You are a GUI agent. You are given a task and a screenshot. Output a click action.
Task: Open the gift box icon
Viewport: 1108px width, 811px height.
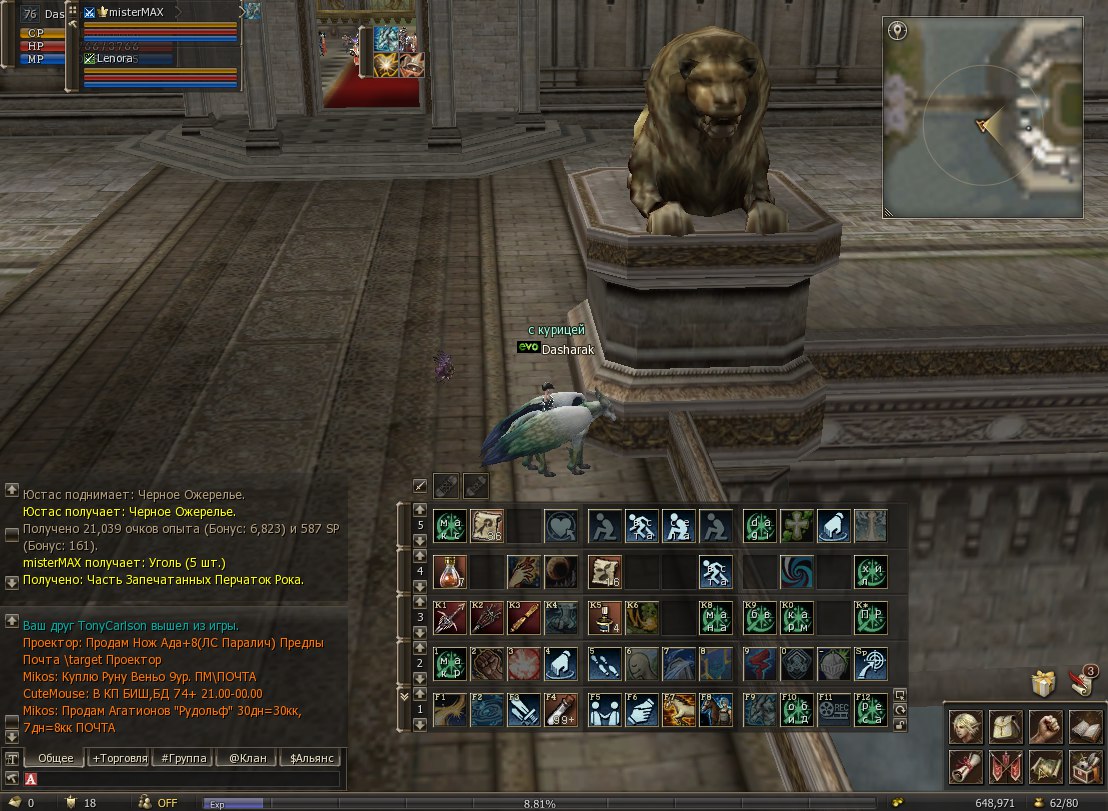point(1044,684)
